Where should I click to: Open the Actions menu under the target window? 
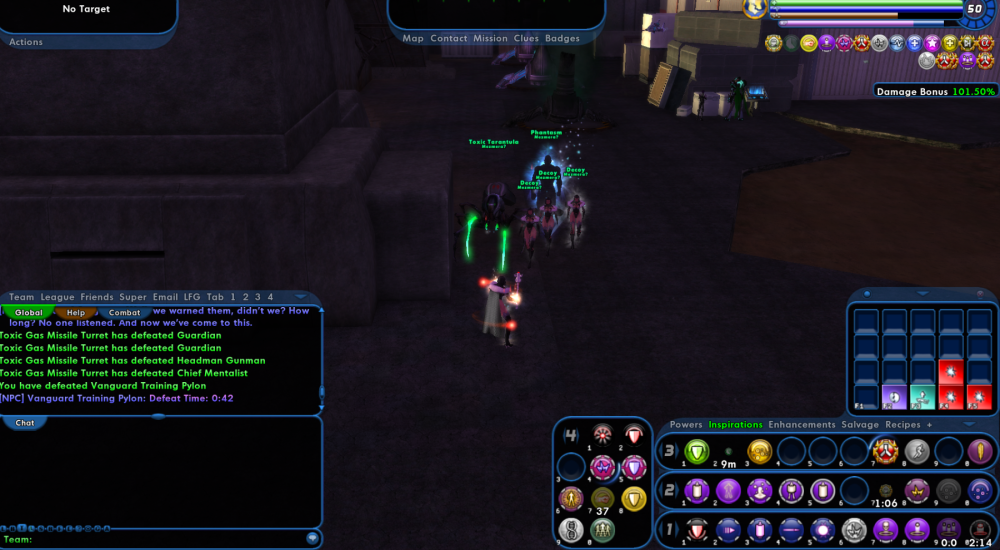26,42
